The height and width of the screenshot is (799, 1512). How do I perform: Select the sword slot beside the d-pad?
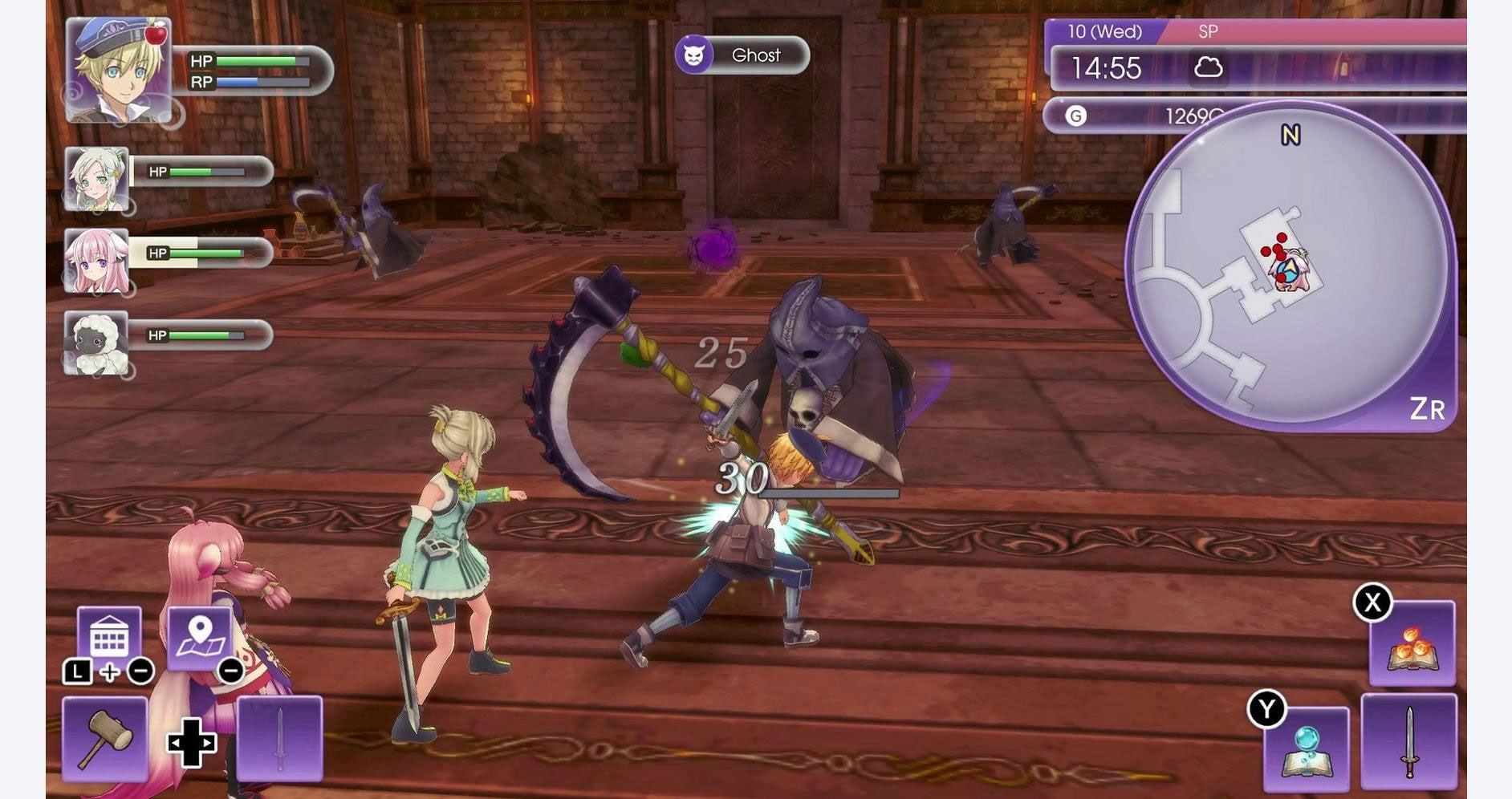[x=279, y=739]
